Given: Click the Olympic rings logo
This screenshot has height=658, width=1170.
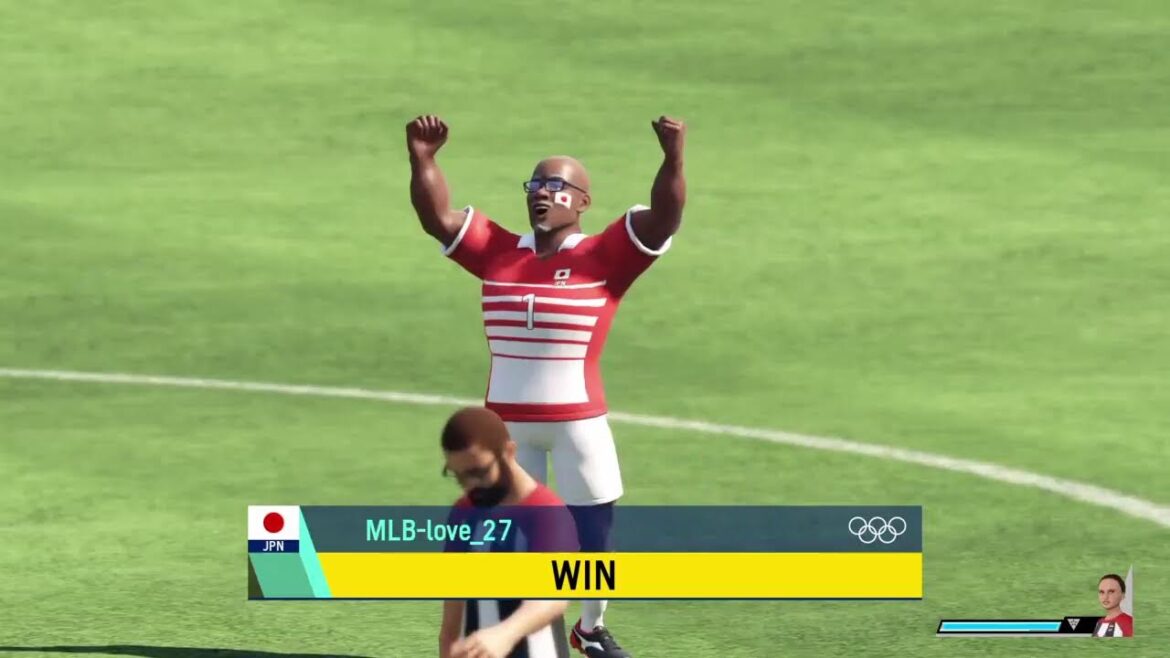Looking at the screenshot, I should tap(877, 529).
